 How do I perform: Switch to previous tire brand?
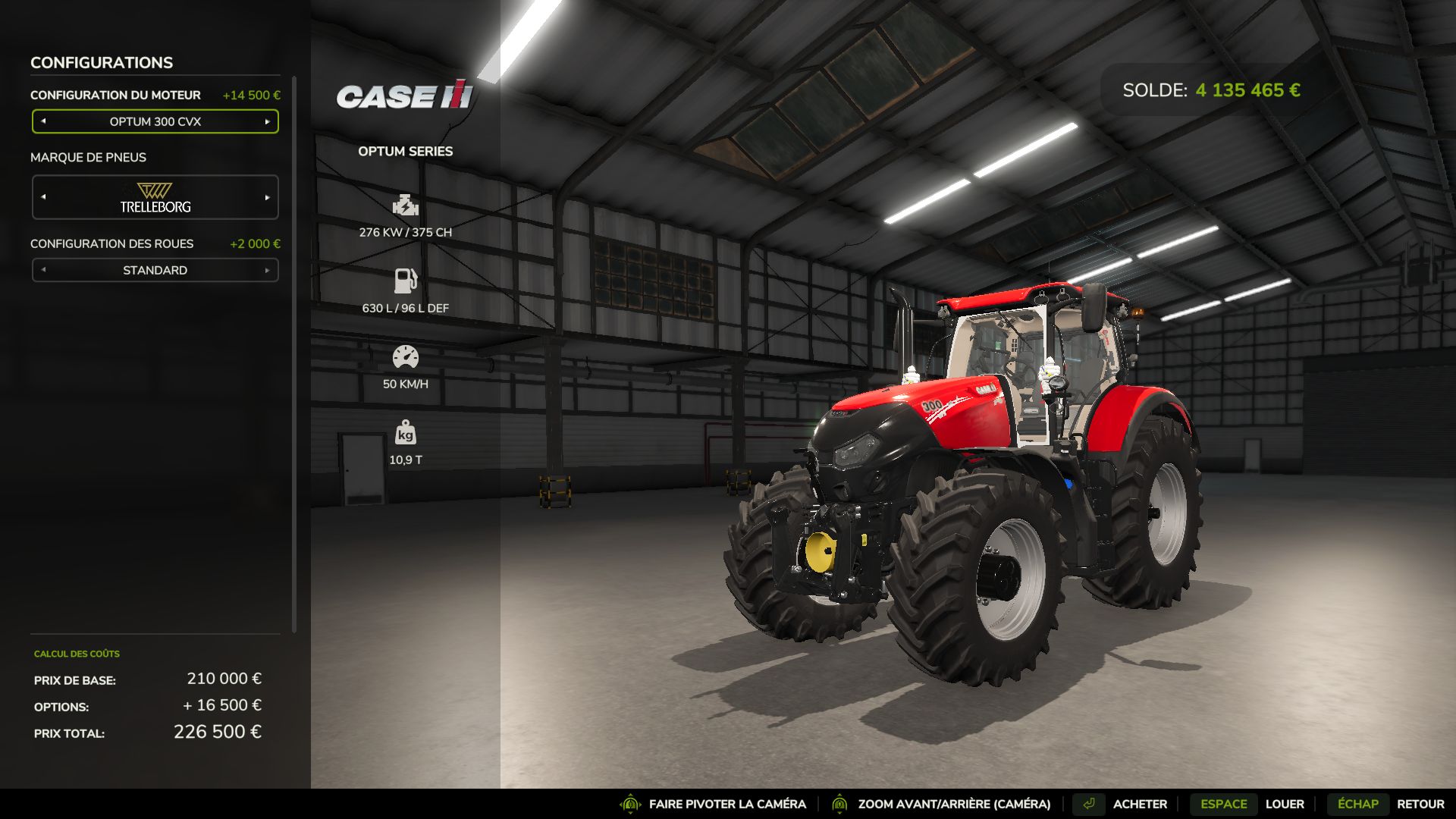(x=43, y=197)
